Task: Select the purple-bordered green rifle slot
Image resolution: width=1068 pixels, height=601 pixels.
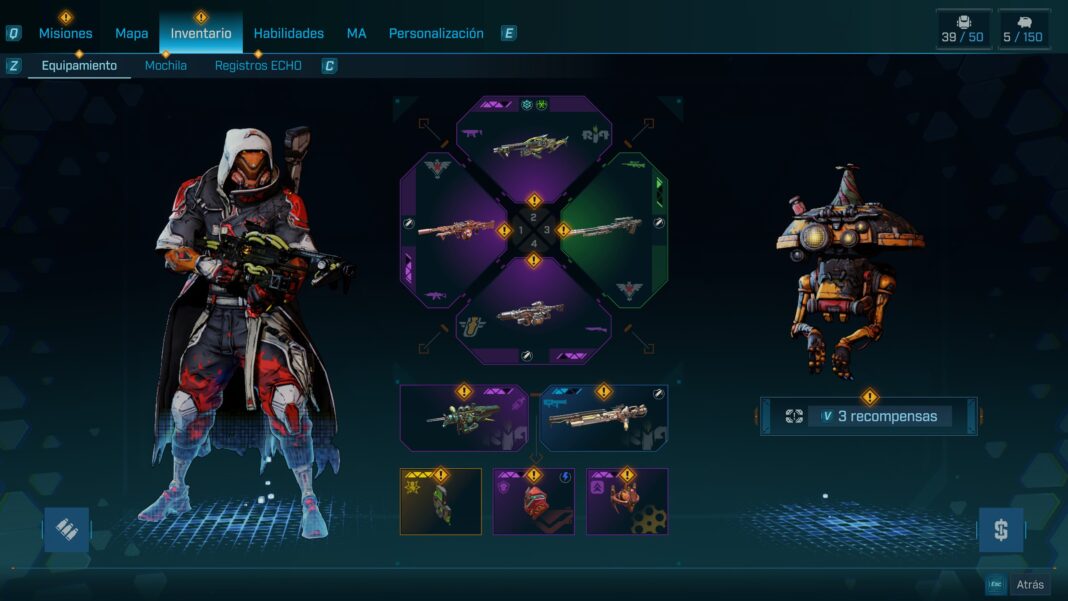Action: click(463, 418)
